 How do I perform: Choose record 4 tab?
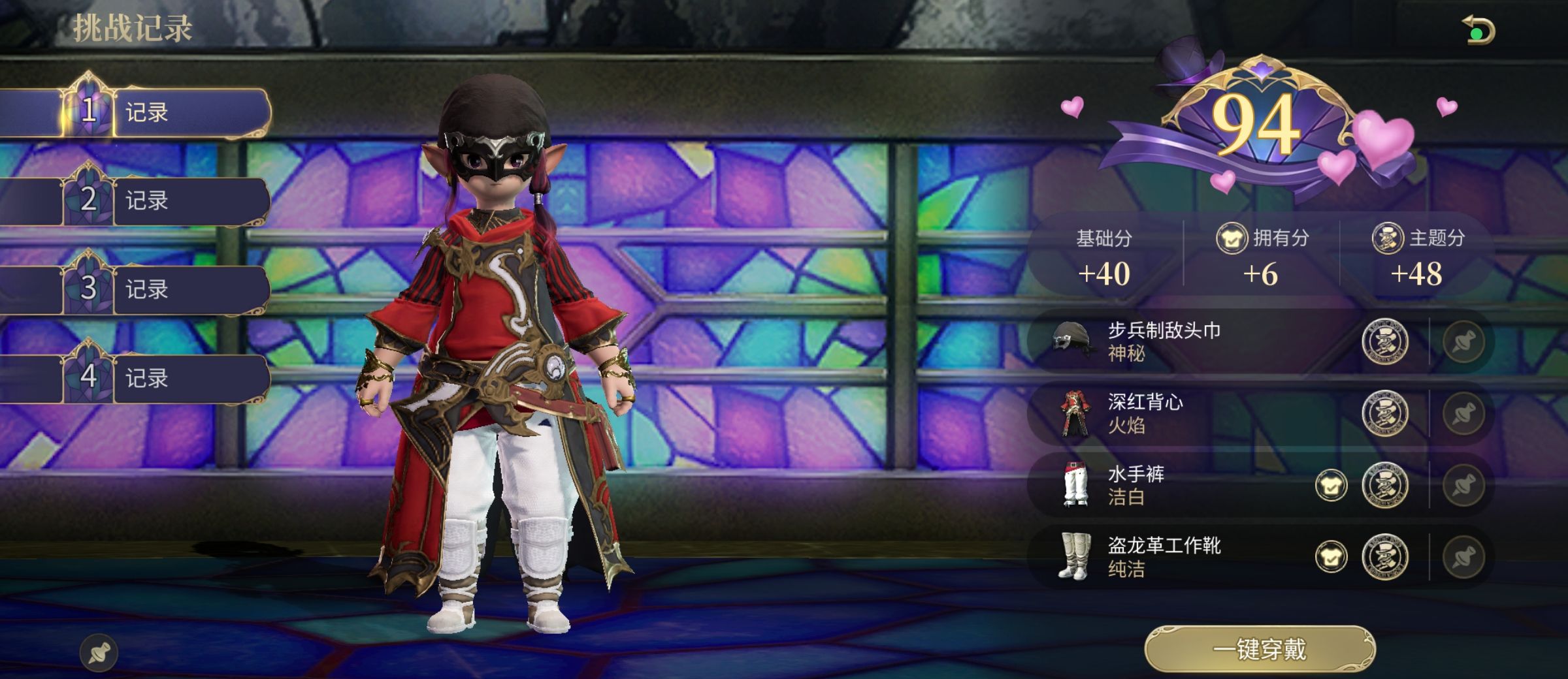click(x=163, y=378)
